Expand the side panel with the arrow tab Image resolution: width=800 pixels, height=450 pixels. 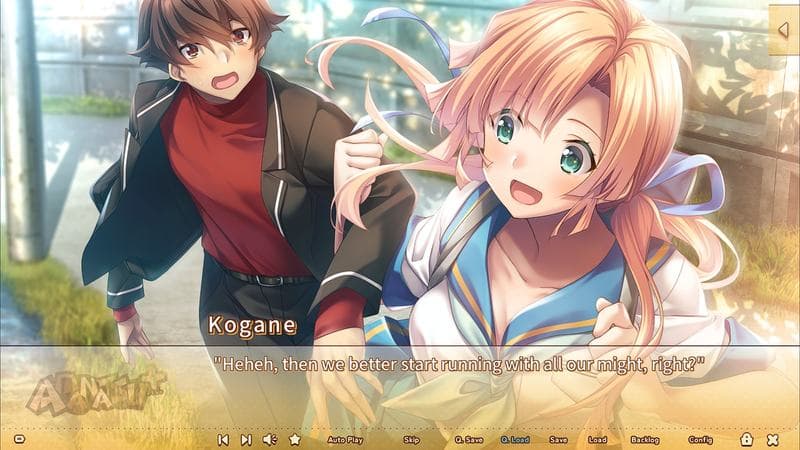(783, 30)
